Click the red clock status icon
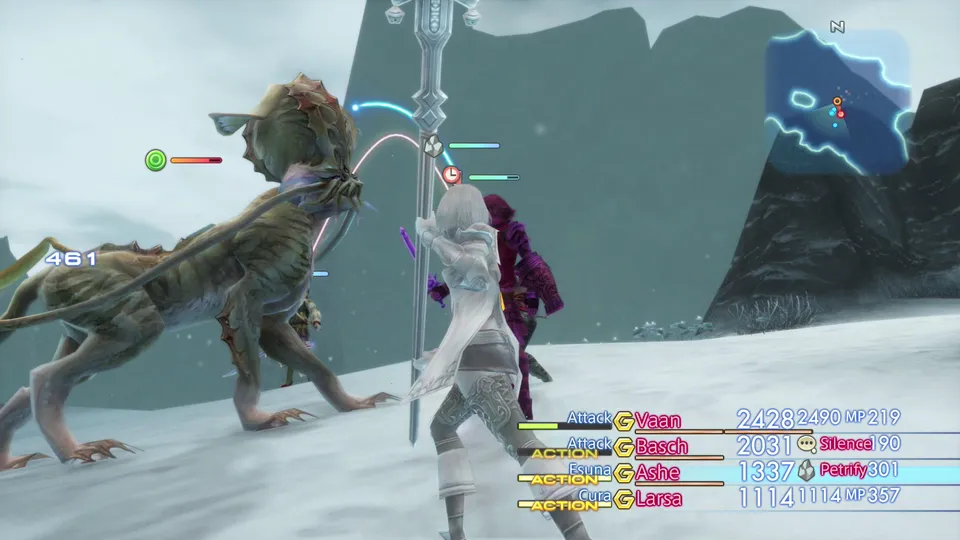This screenshot has height=540, width=960. pyautogui.click(x=452, y=176)
